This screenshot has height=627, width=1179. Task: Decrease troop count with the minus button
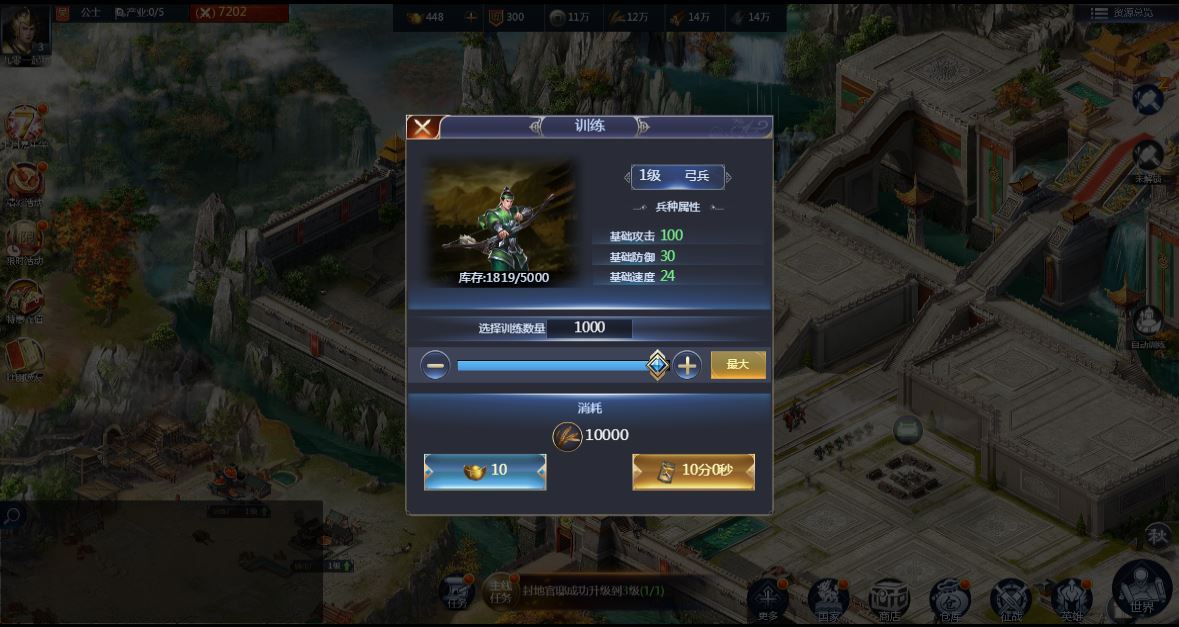435,366
